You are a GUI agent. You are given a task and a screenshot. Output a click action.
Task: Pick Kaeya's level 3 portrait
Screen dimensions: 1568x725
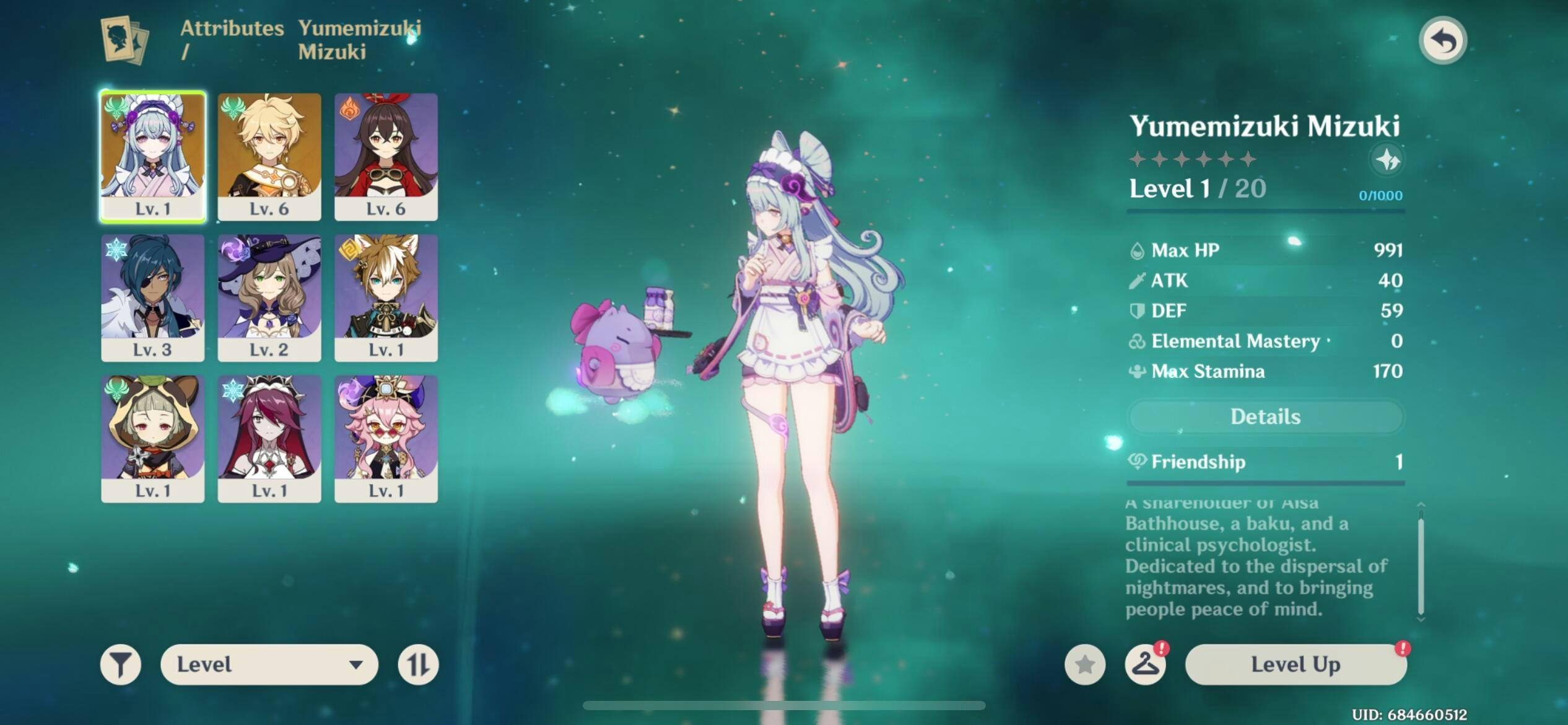pyautogui.click(x=153, y=297)
